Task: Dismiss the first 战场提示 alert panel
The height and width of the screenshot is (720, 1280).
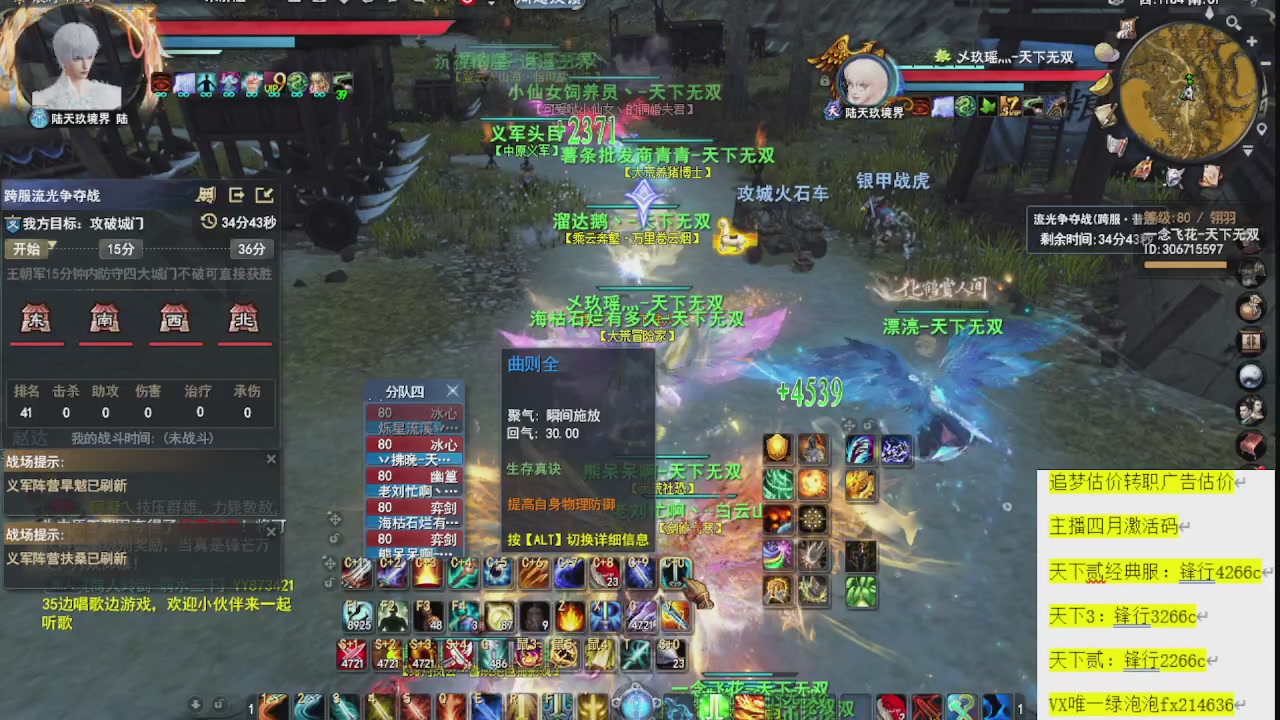Action: pyautogui.click(x=271, y=459)
